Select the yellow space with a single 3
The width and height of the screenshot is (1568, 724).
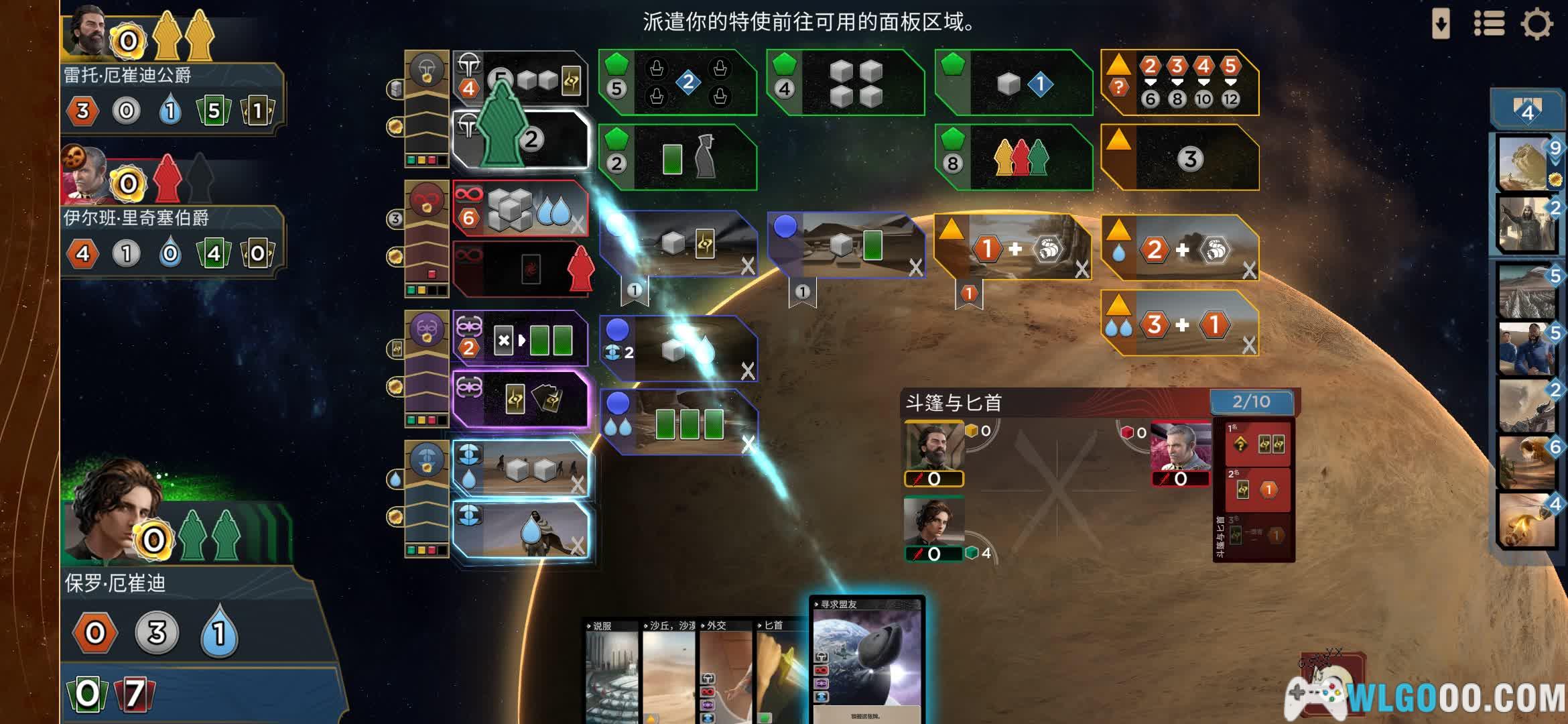click(x=1181, y=158)
